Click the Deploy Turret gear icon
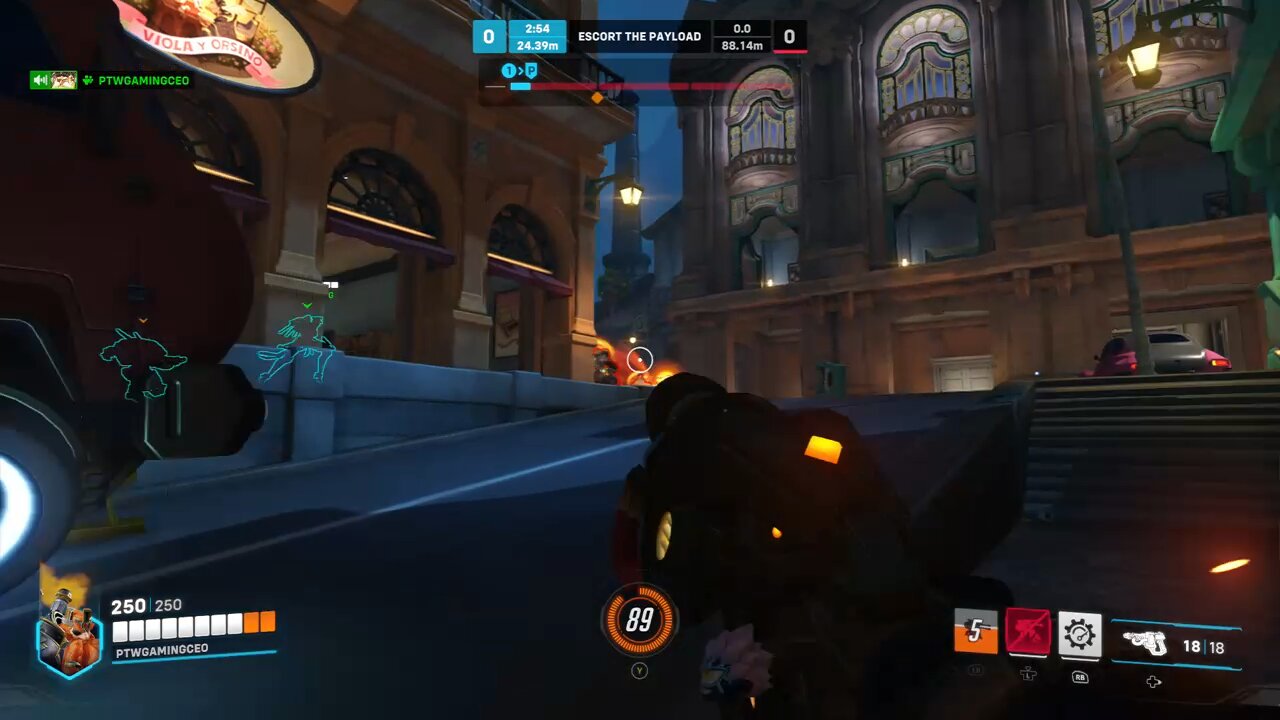Image resolution: width=1280 pixels, height=720 pixels. click(x=1082, y=631)
